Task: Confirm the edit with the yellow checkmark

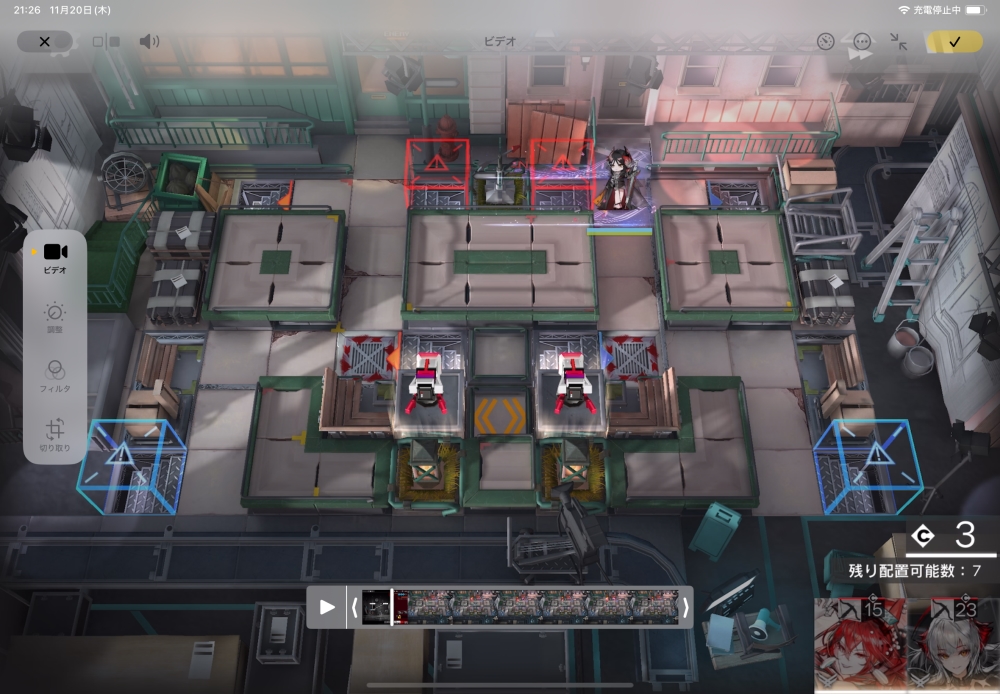Action: point(954,42)
